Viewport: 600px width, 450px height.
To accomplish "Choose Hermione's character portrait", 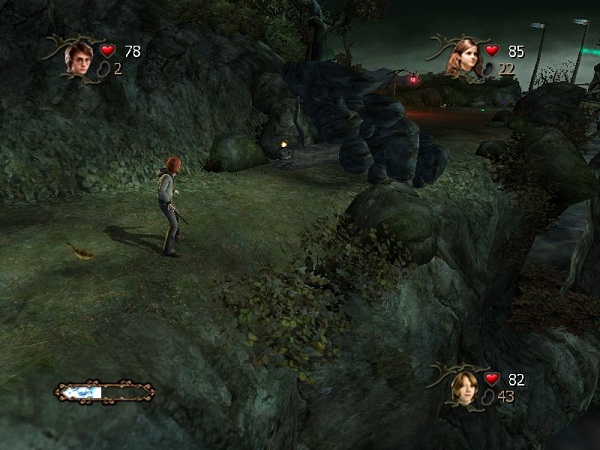I will point(464,58).
